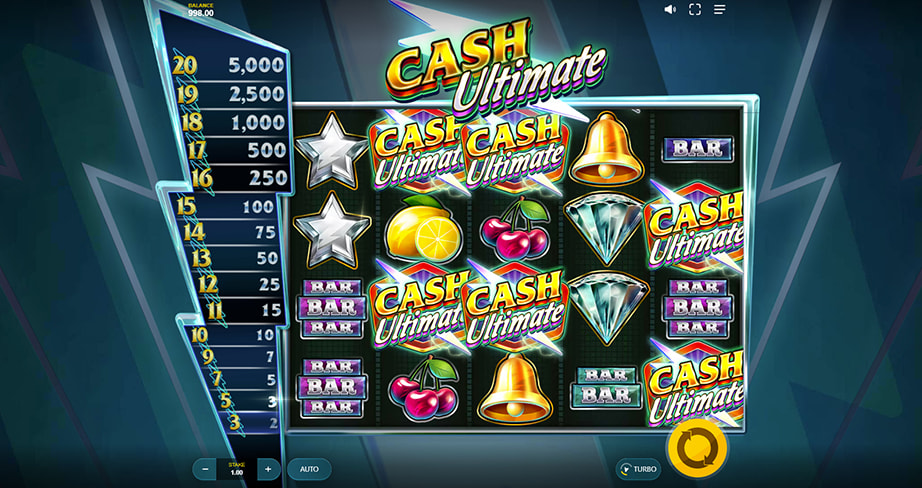
Task: Spin the reels with the yellow button
Action: tap(696, 449)
